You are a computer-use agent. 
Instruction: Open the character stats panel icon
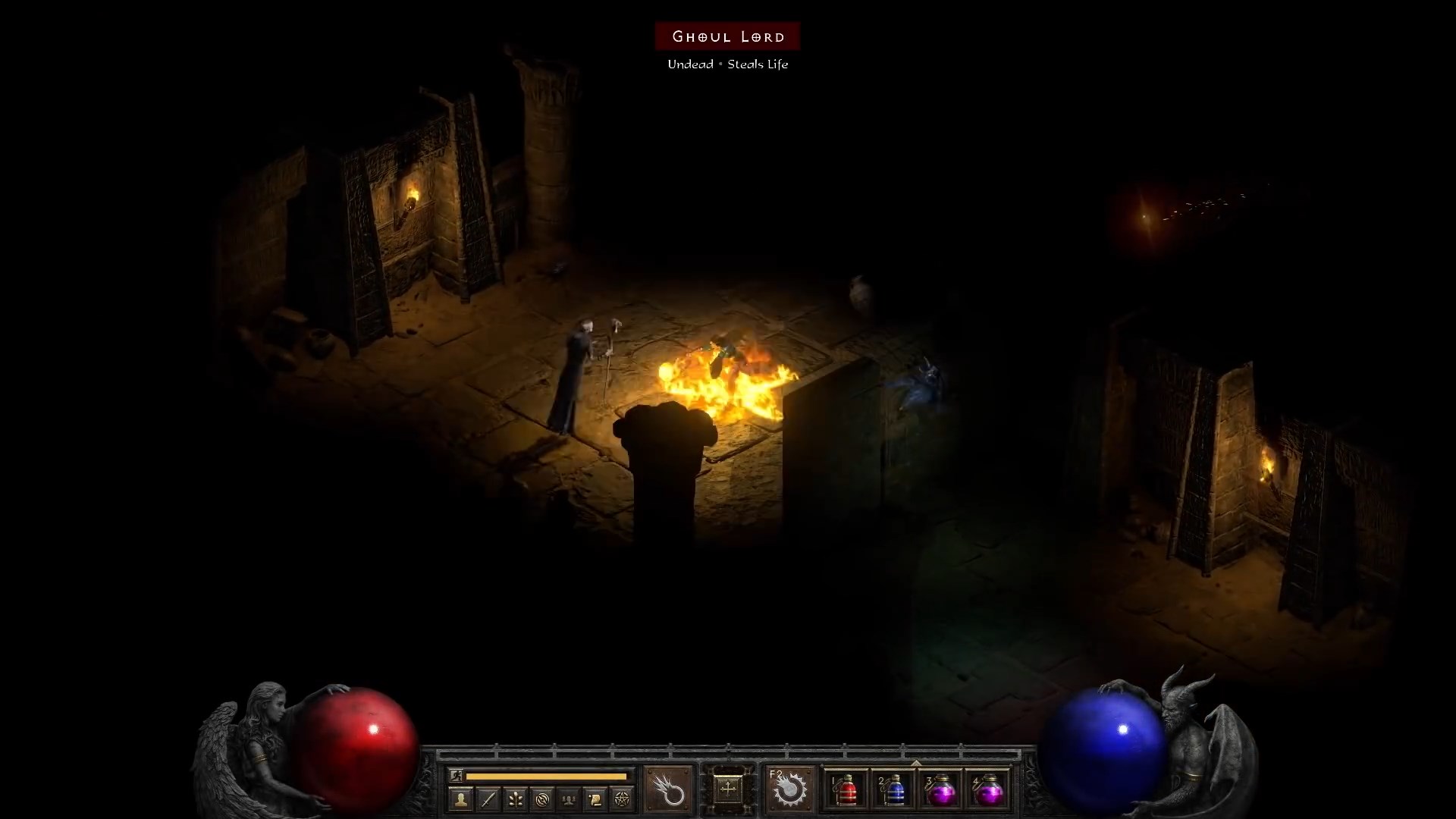pos(462,799)
